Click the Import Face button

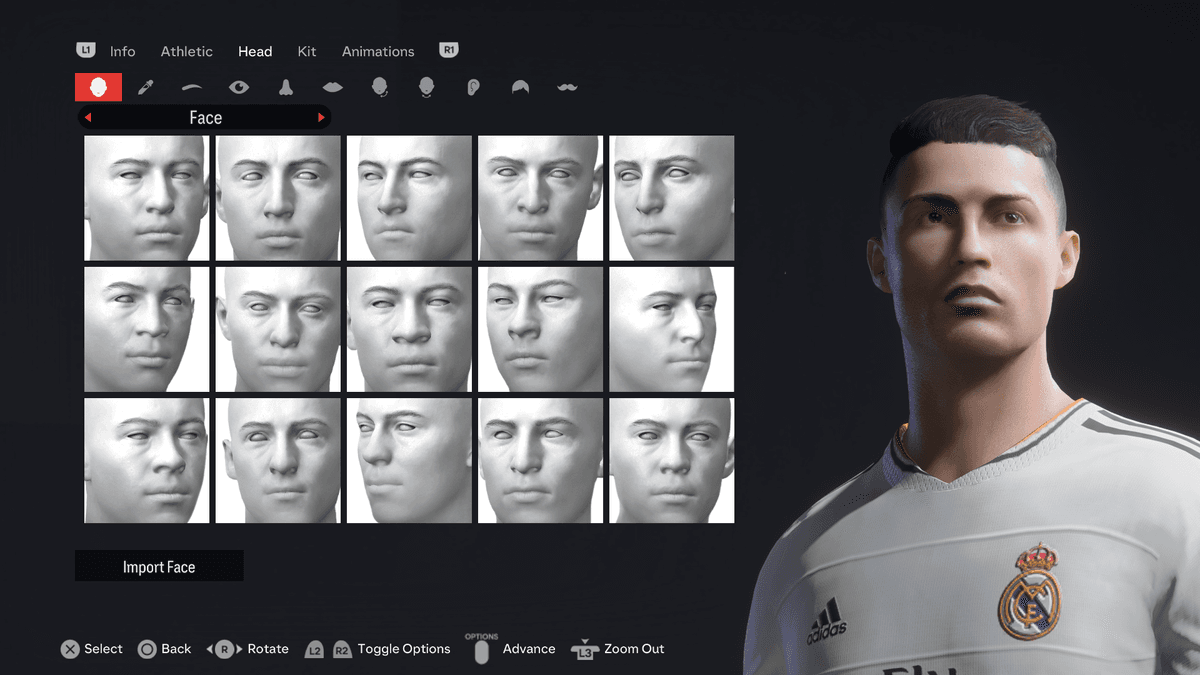[x=159, y=567]
